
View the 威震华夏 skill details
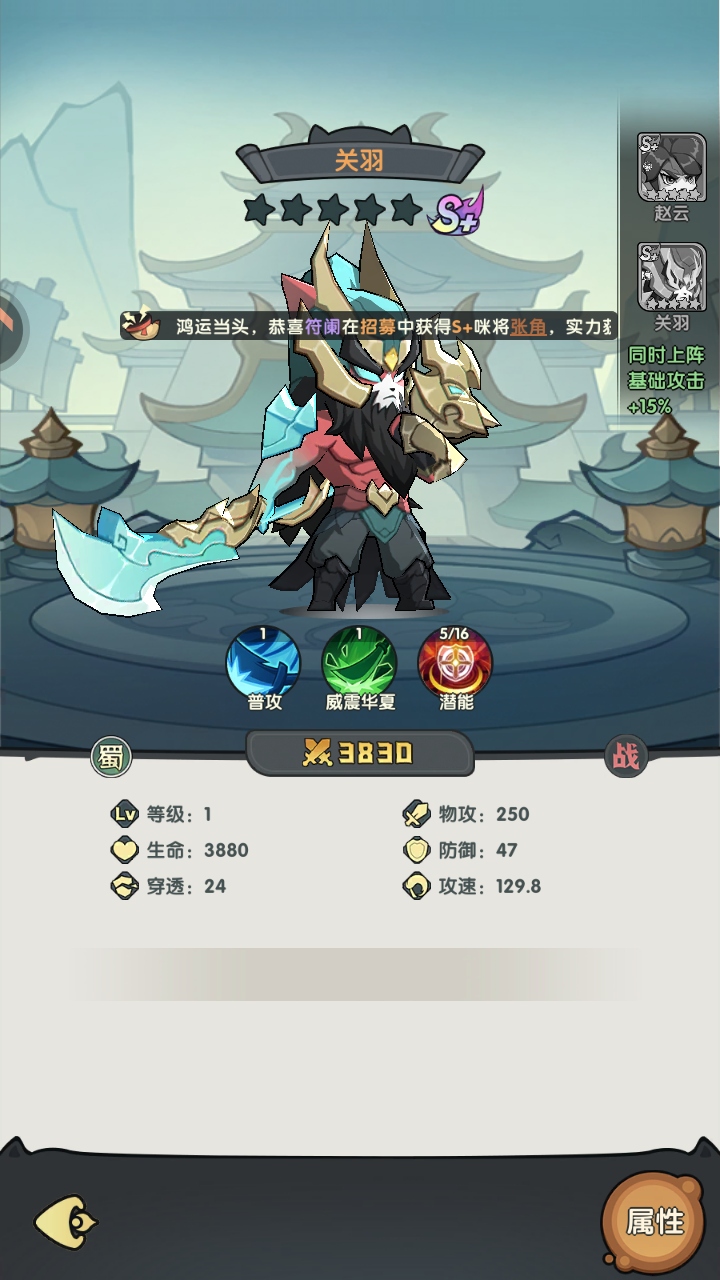[360, 662]
